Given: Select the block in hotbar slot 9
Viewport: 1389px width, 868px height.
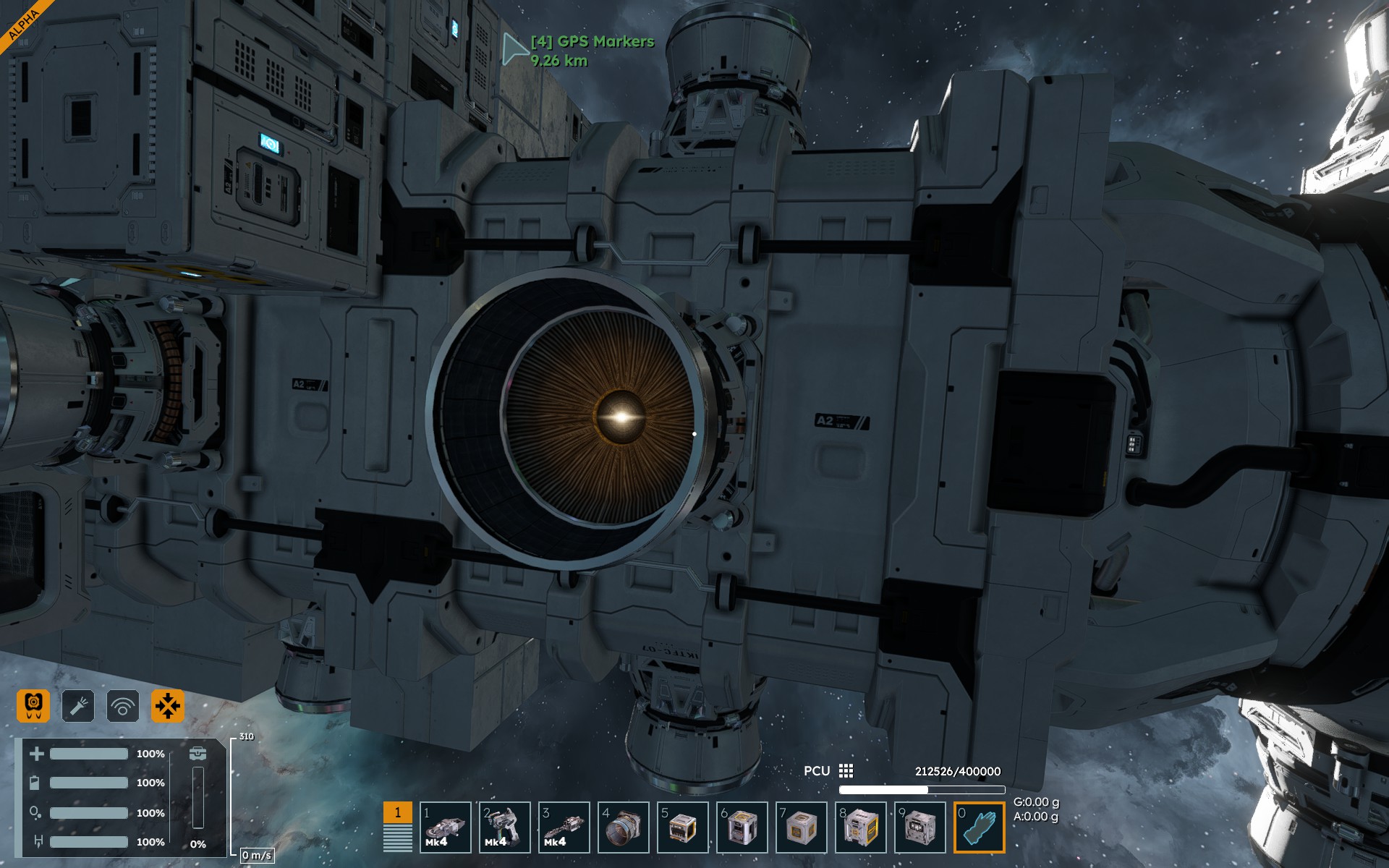Looking at the screenshot, I should coord(919,827).
